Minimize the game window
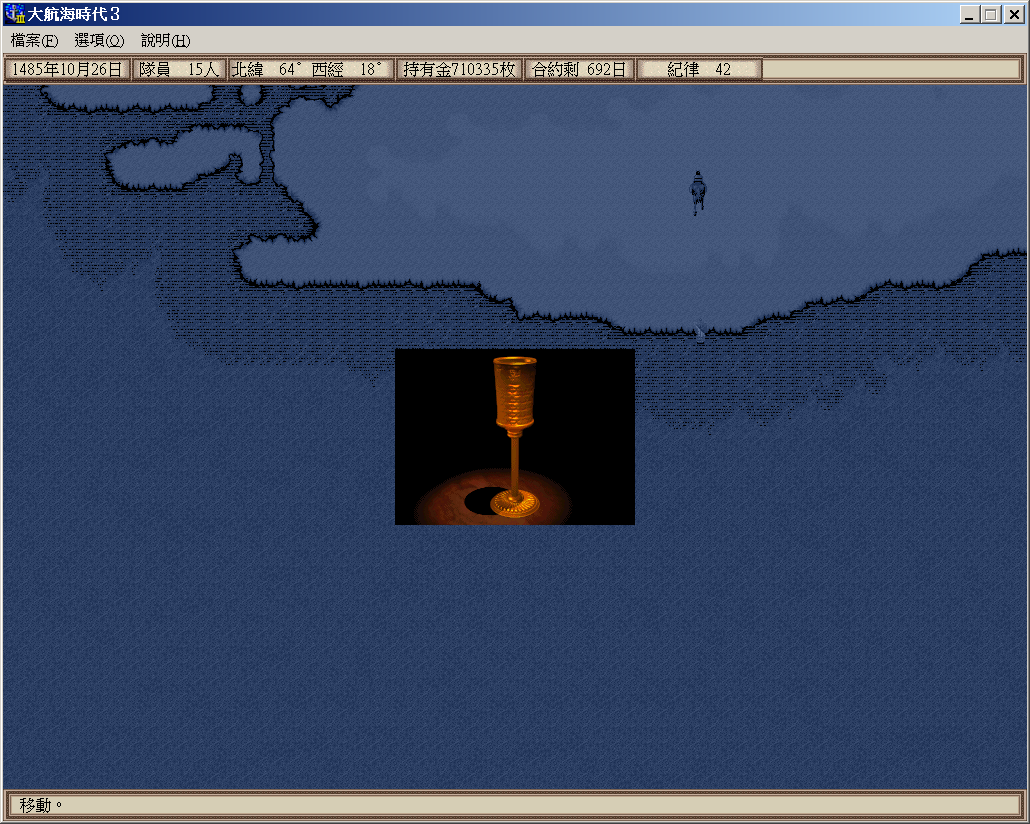The width and height of the screenshot is (1030, 824). pyautogui.click(x=970, y=14)
